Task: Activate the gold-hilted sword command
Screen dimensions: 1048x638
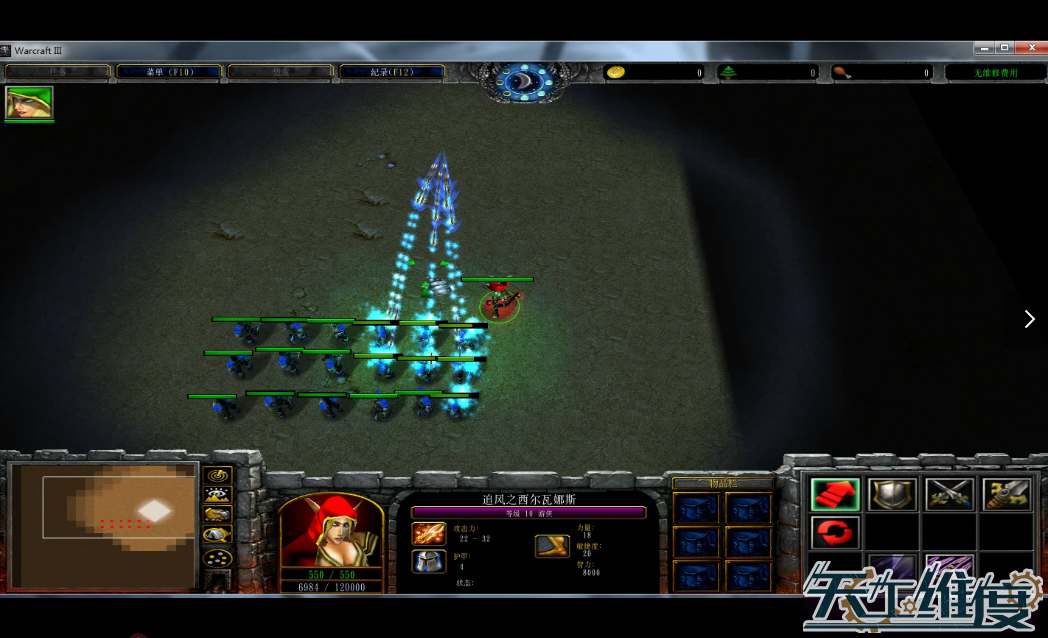Action: point(1006,493)
